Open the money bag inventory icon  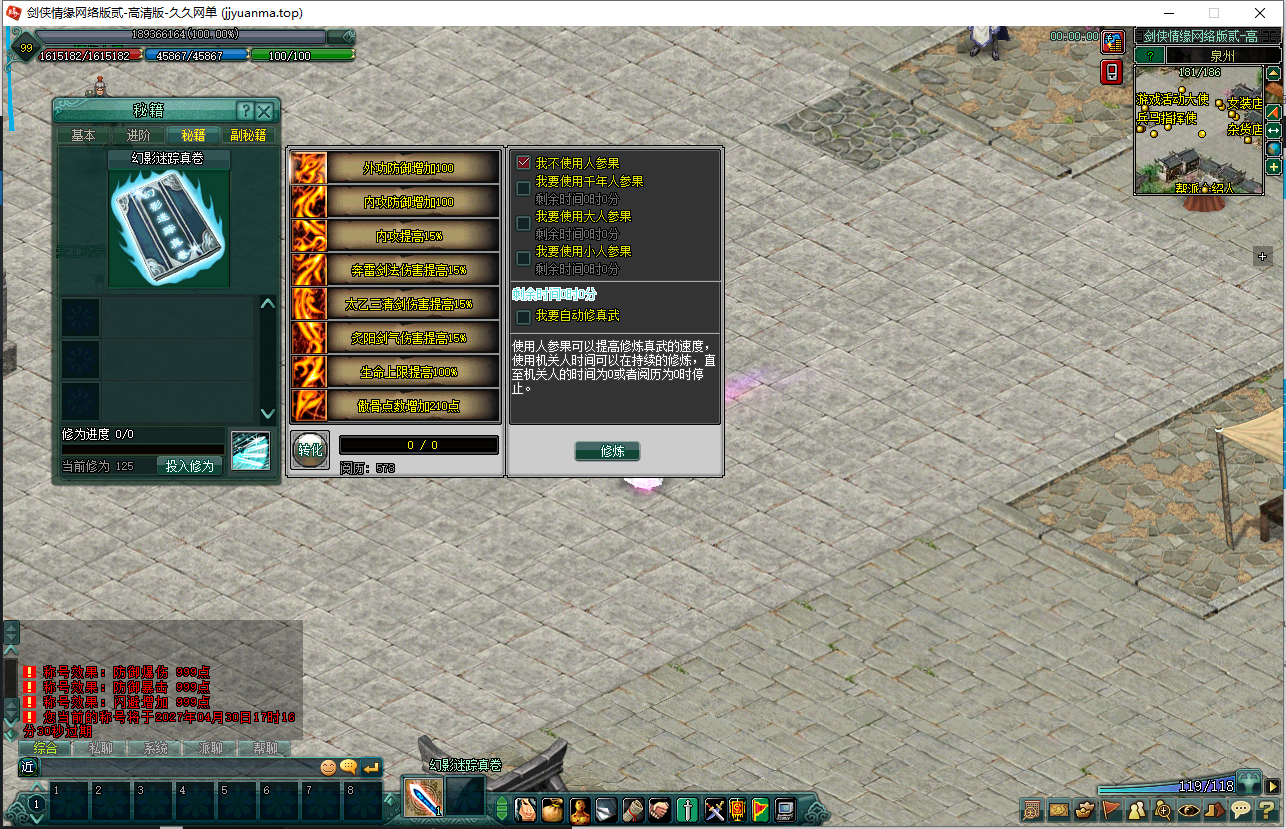pyautogui.click(x=552, y=810)
